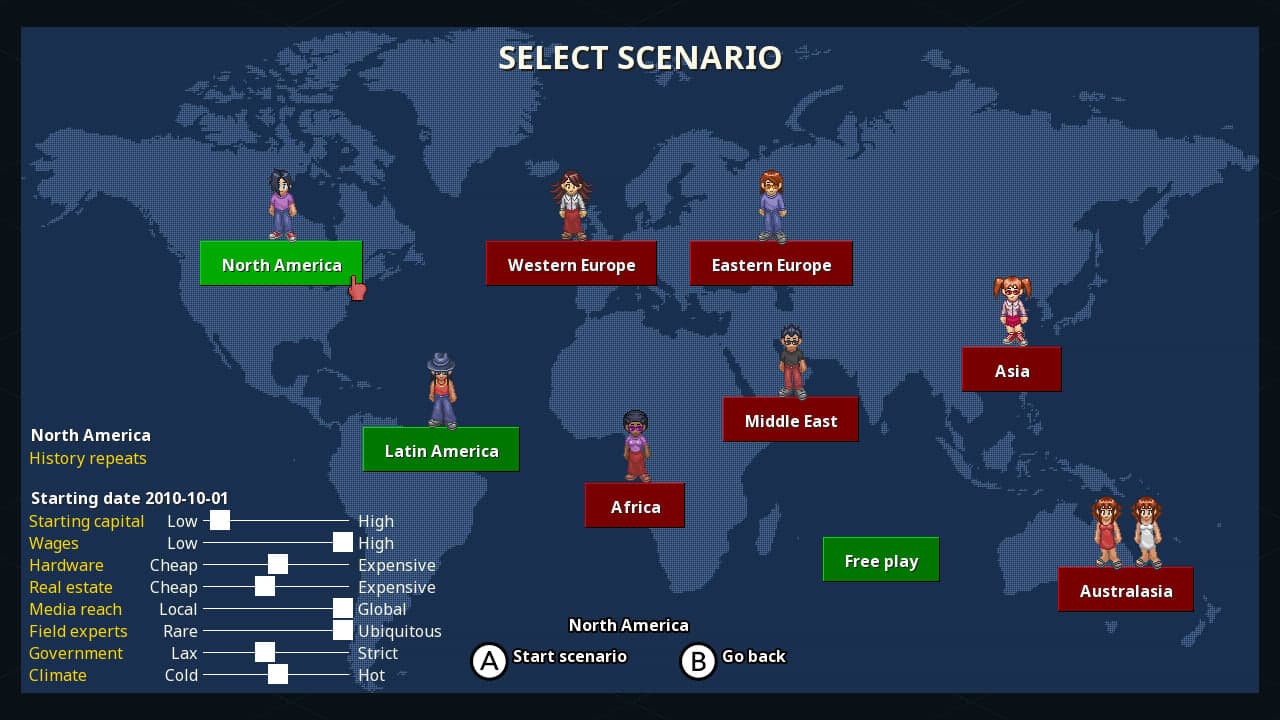1280x720 pixels.
Task: Start Free play mode
Action: pos(880,559)
